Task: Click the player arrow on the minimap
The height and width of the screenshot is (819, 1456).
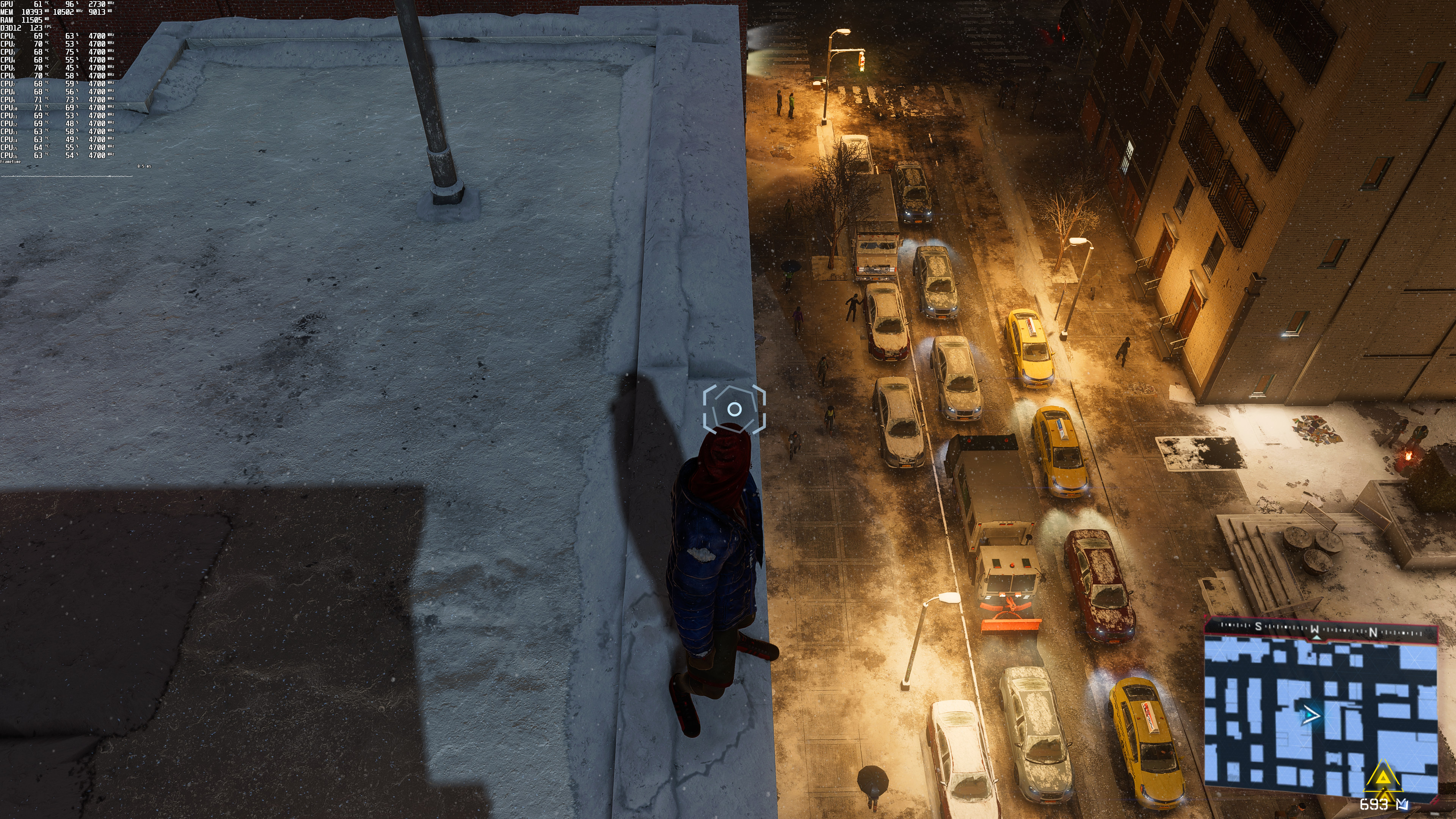Action: [1310, 715]
